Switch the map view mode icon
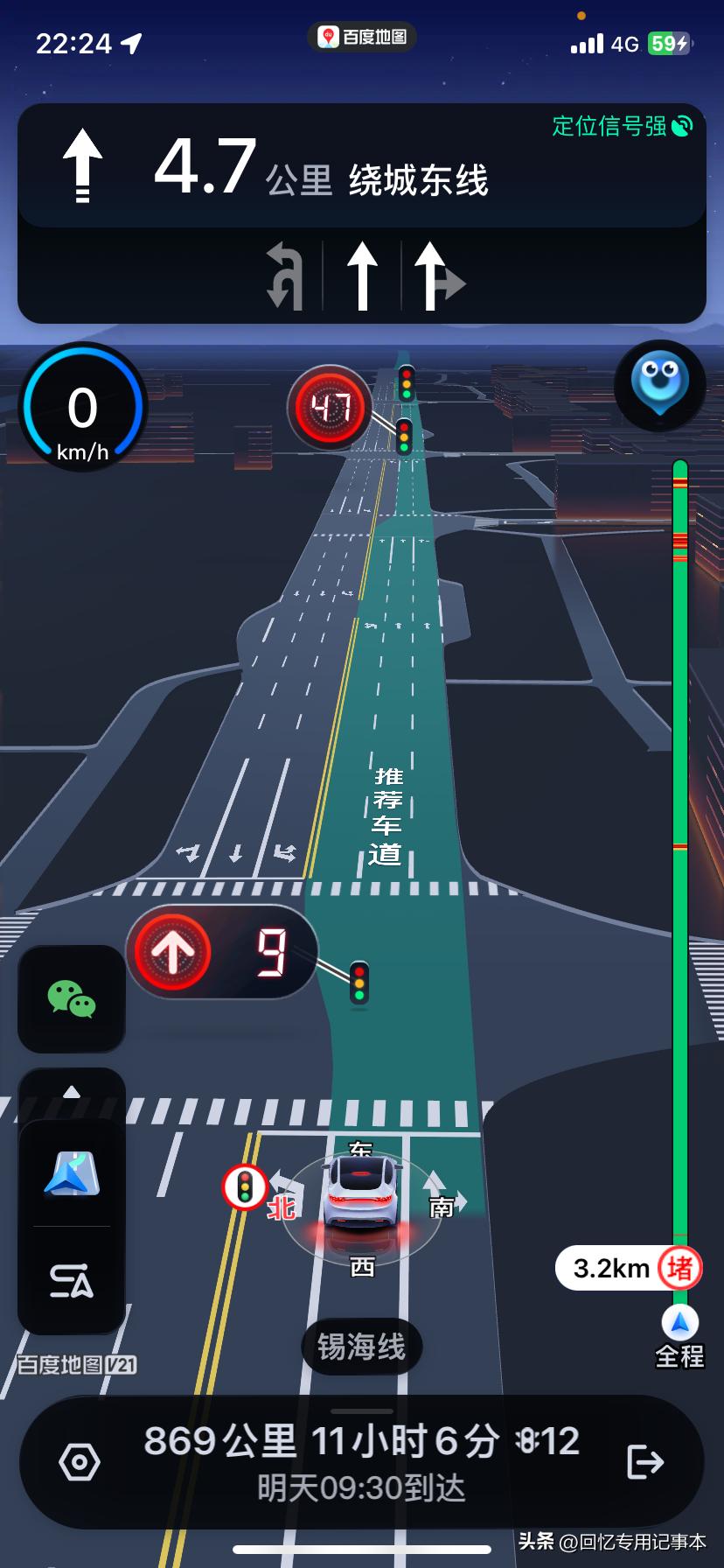 tap(72, 1174)
